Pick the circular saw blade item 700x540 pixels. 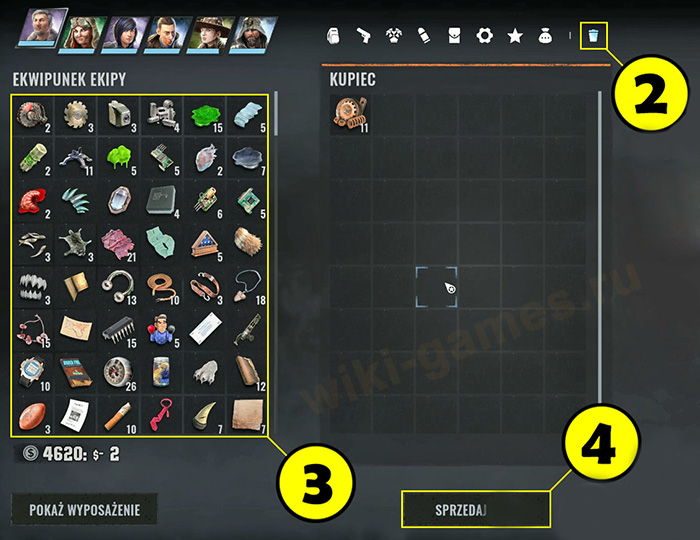point(75,113)
